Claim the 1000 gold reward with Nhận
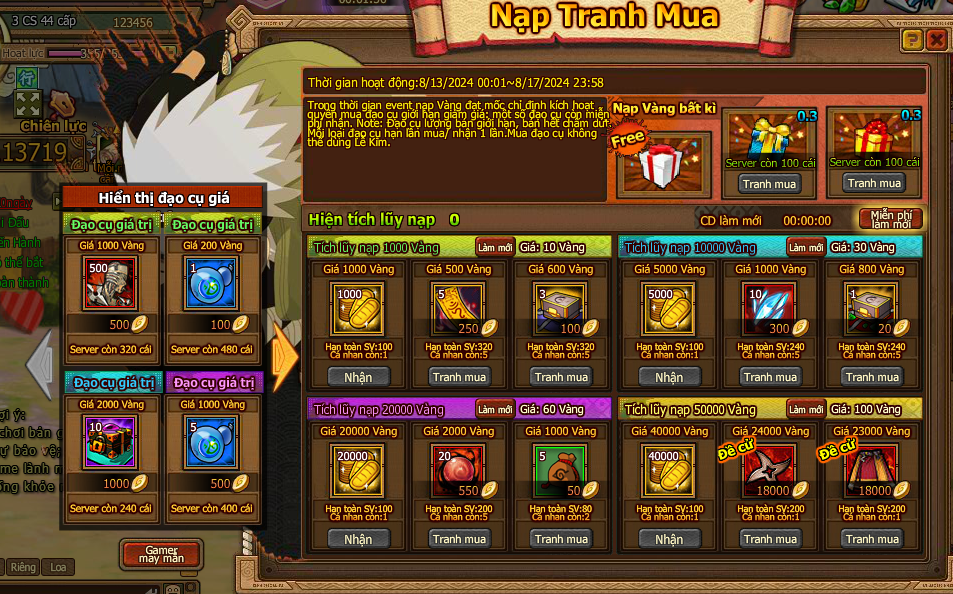953x594 pixels. pyautogui.click(x=358, y=377)
